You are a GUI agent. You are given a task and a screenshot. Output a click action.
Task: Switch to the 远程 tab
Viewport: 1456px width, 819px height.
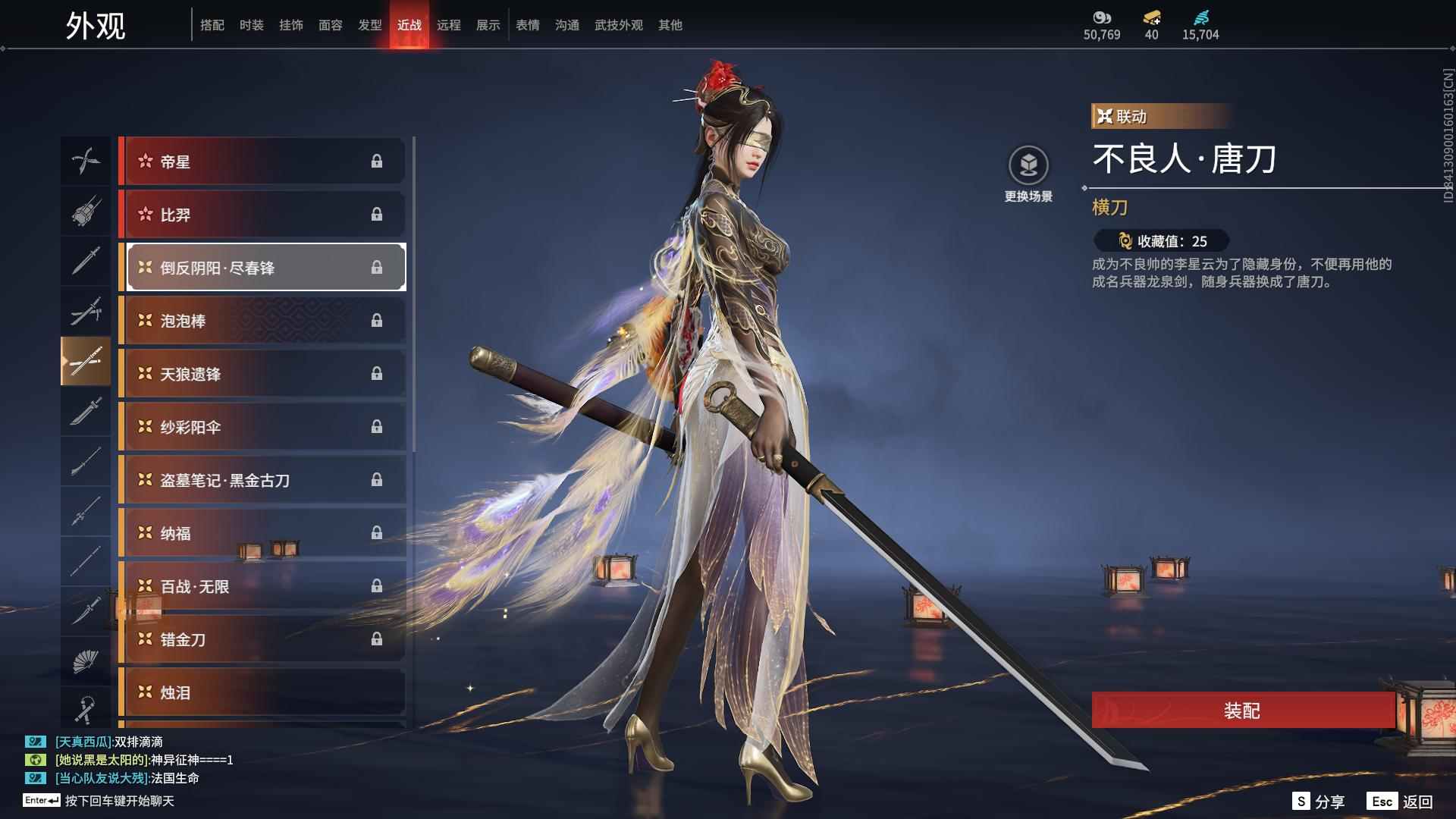449,24
